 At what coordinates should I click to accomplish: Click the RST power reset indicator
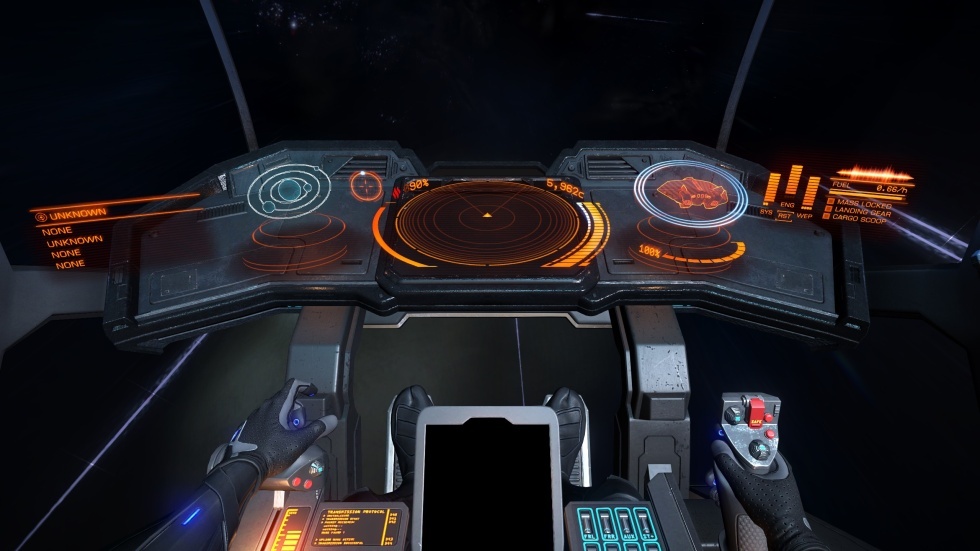(x=785, y=216)
